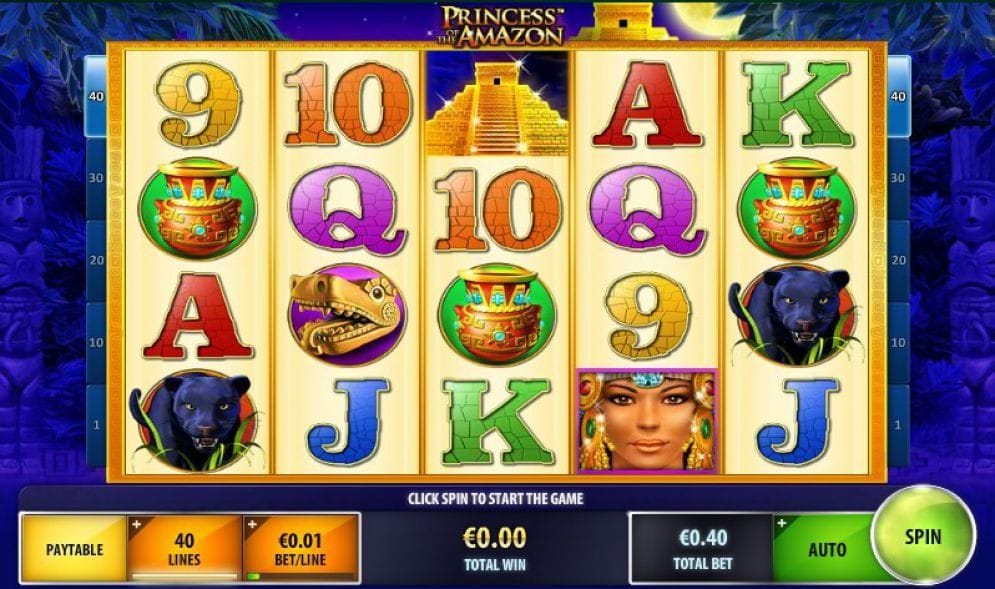This screenshot has width=995, height=589.
Task: Open the Paytable
Action: pyautogui.click(x=74, y=549)
